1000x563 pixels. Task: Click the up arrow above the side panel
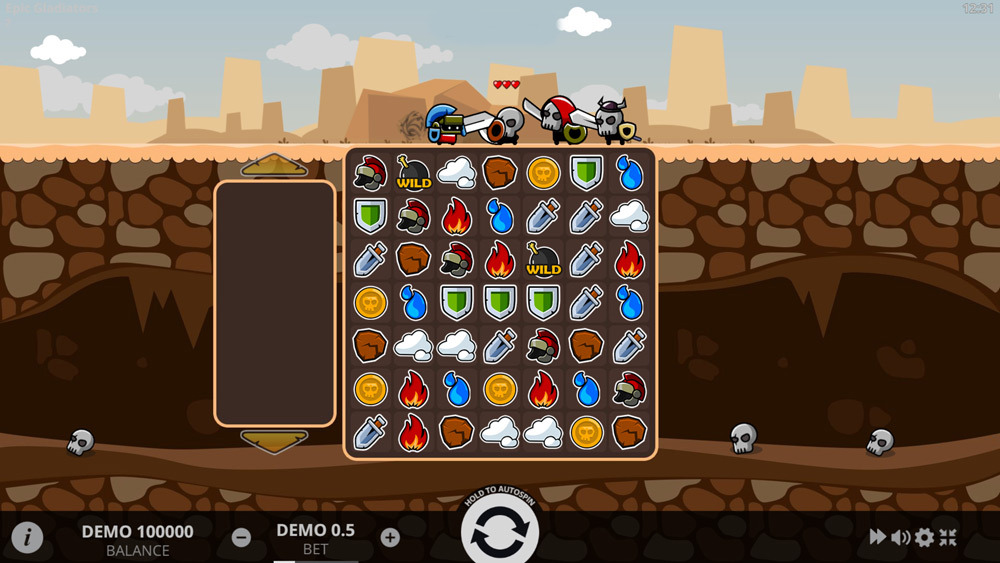(274, 166)
